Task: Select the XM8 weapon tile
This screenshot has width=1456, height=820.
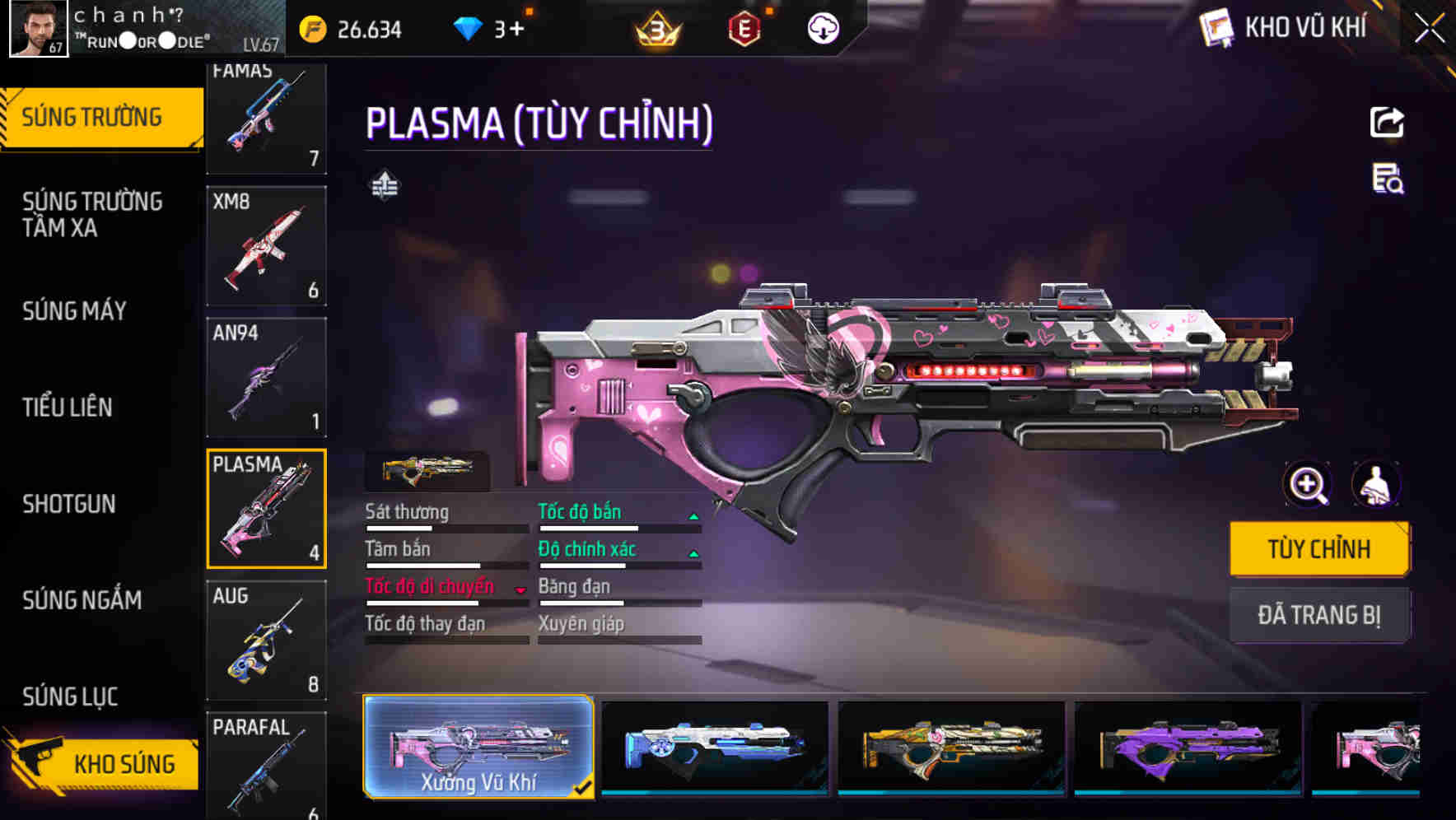Action: pos(266,245)
